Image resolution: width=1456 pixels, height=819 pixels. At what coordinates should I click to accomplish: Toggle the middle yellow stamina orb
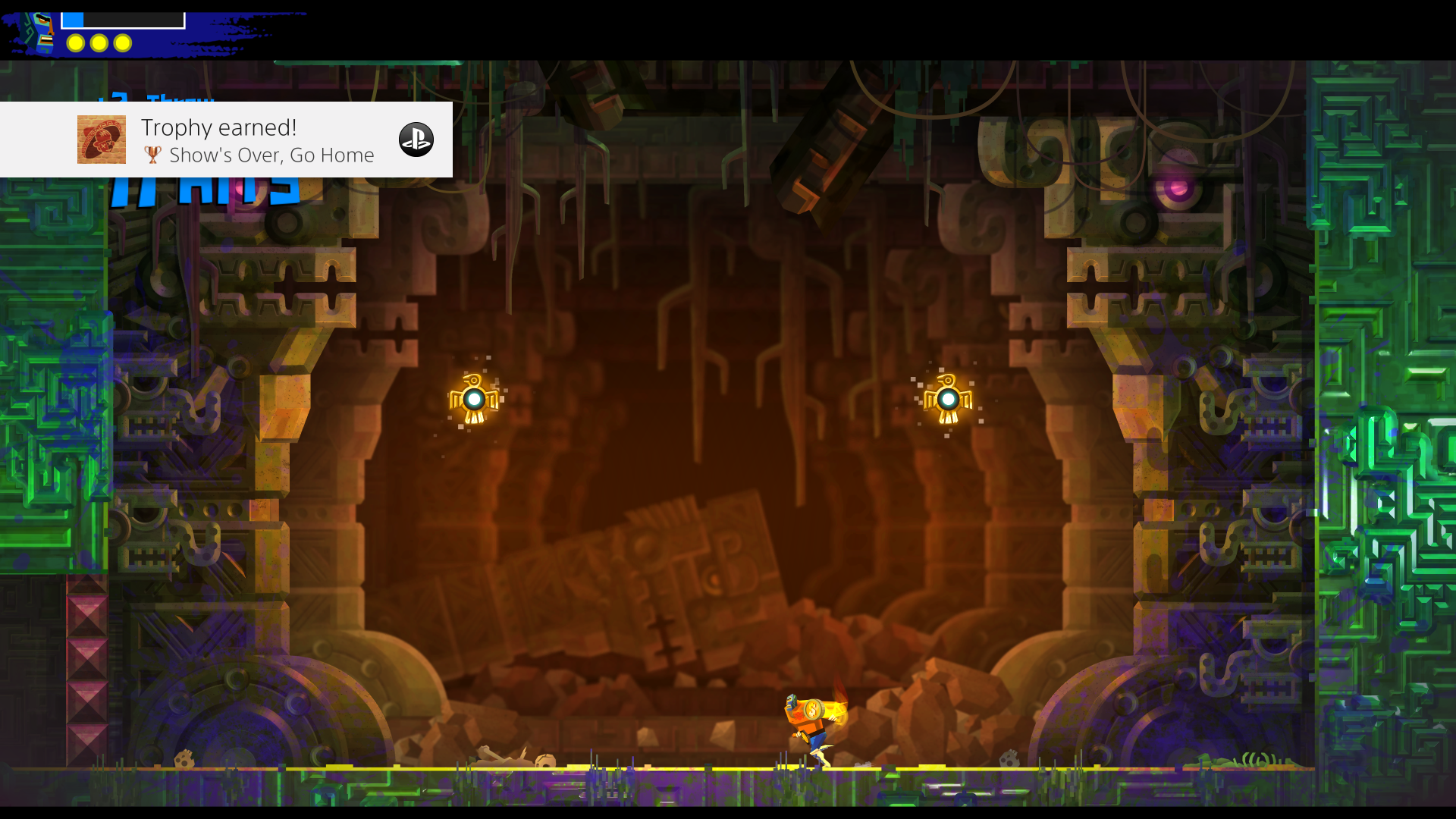coord(99,43)
